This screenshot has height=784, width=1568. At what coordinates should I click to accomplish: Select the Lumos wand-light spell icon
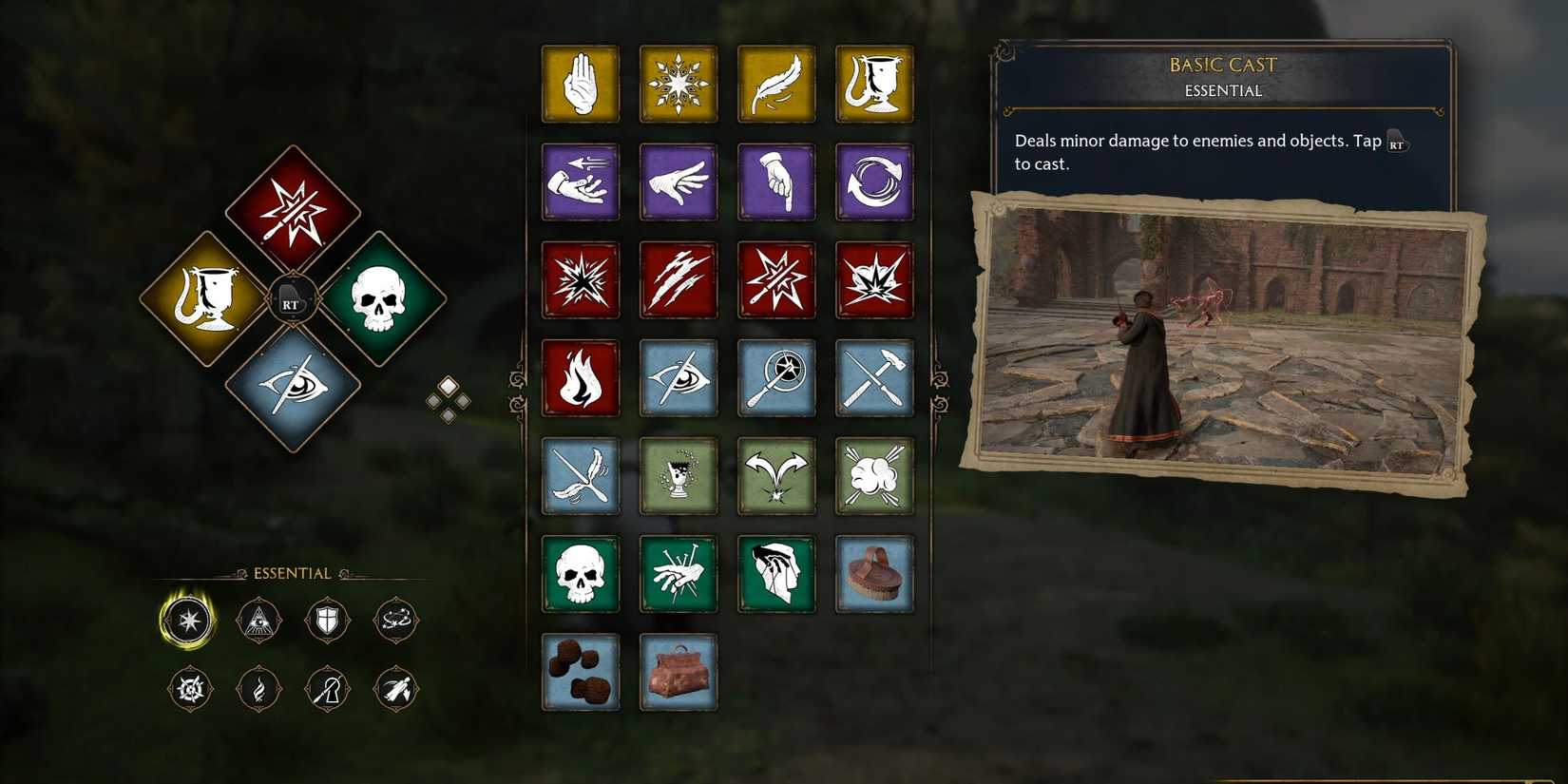tap(776, 377)
